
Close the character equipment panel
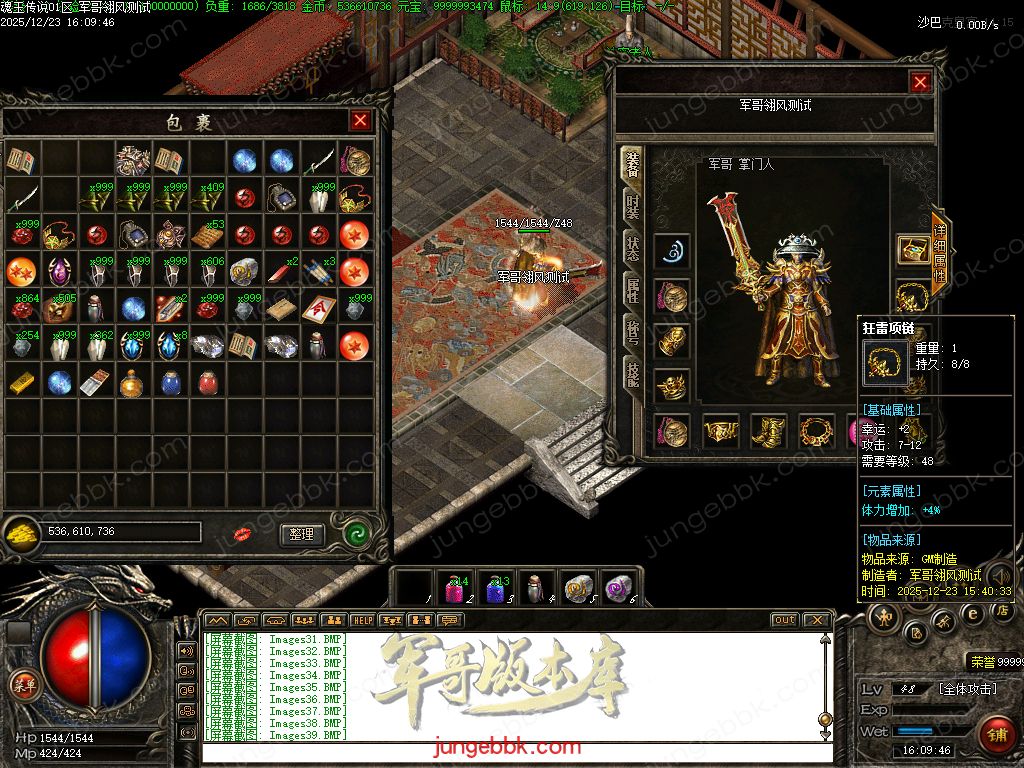tap(920, 83)
